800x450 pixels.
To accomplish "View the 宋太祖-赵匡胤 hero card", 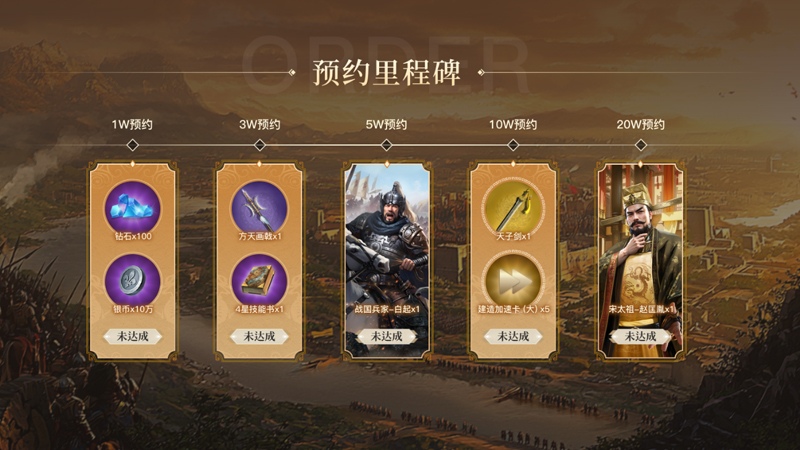I will (640, 250).
